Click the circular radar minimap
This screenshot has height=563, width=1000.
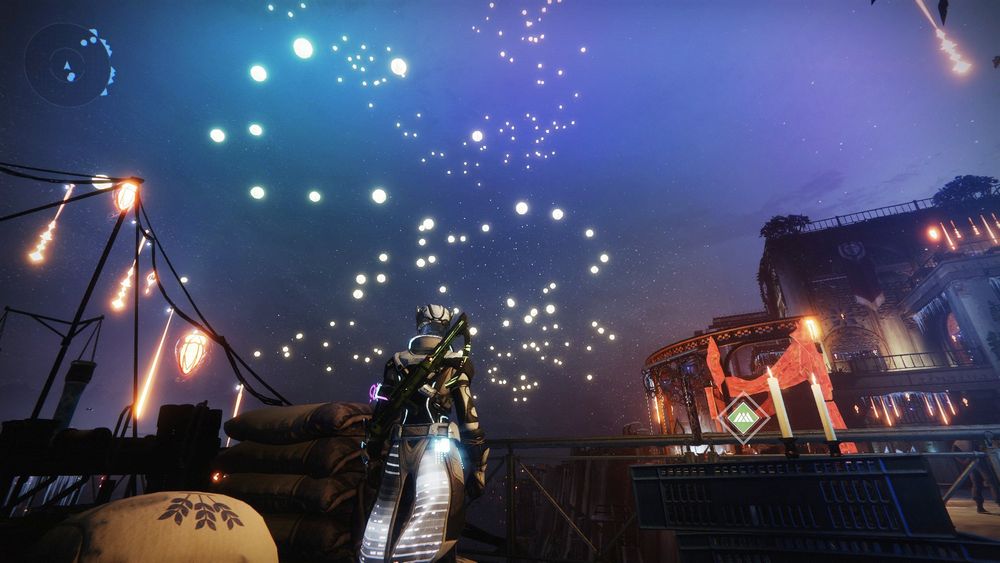pos(68,66)
